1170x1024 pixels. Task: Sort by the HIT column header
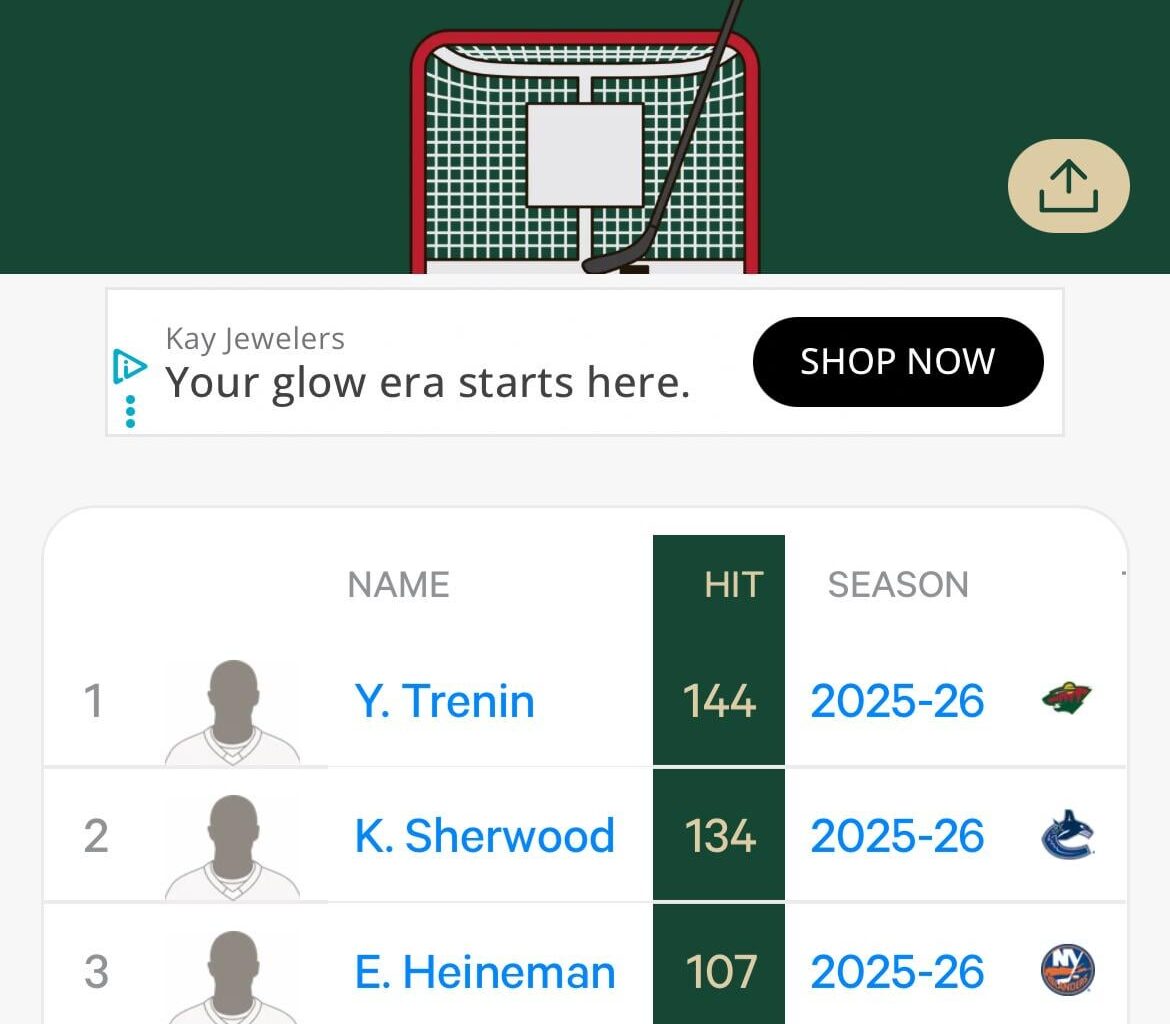(733, 585)
